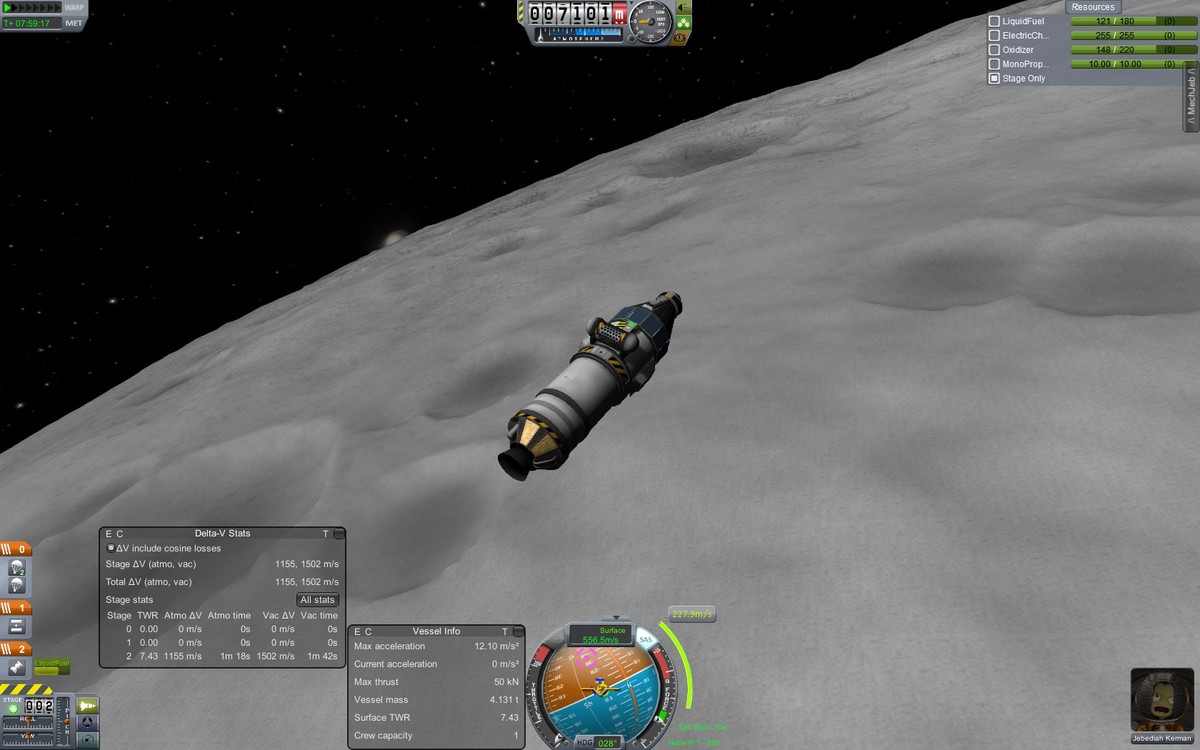Open the Resources panel tab
Image resolution: width=1200 pixels, height=750 pixels.
coord(1093,7)
